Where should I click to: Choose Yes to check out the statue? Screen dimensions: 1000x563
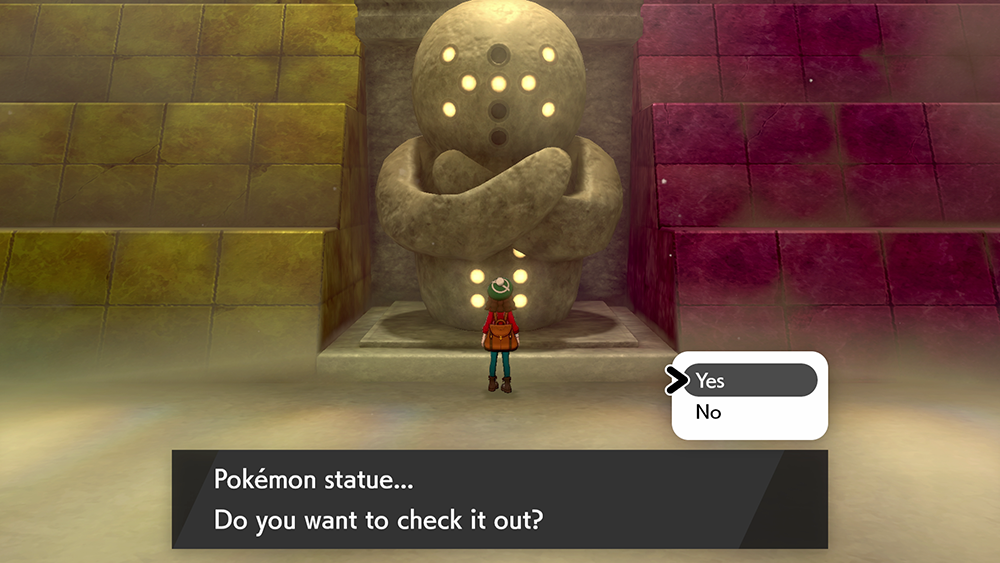point(748,381)
